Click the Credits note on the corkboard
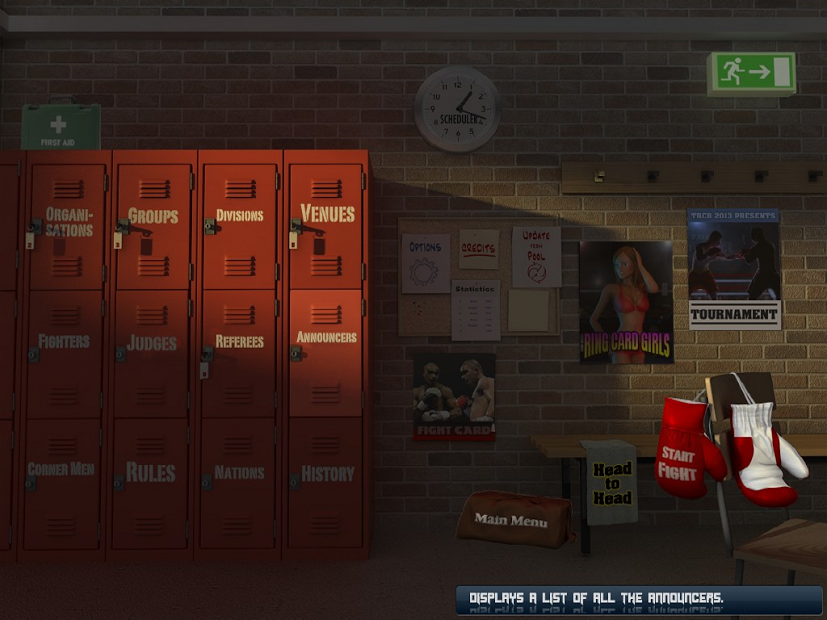Viewport: 827px width, 620px height. (479, 249)
